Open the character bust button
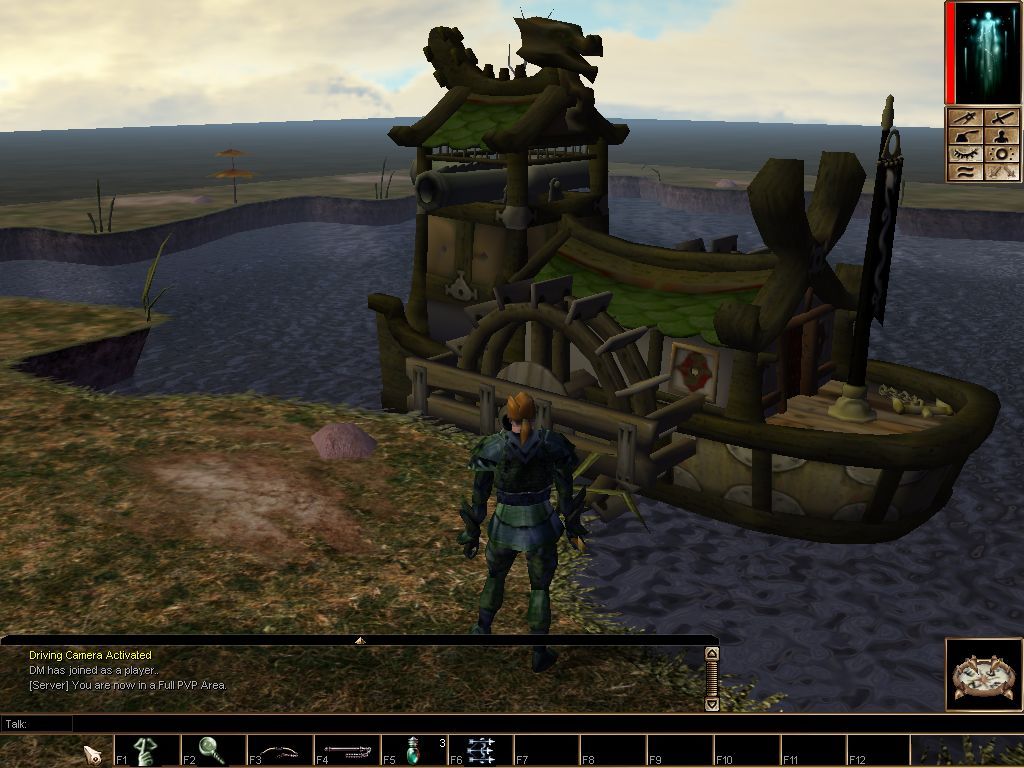The width and height of the screenshot is (1024, 768). click(x=1001, y=136)
